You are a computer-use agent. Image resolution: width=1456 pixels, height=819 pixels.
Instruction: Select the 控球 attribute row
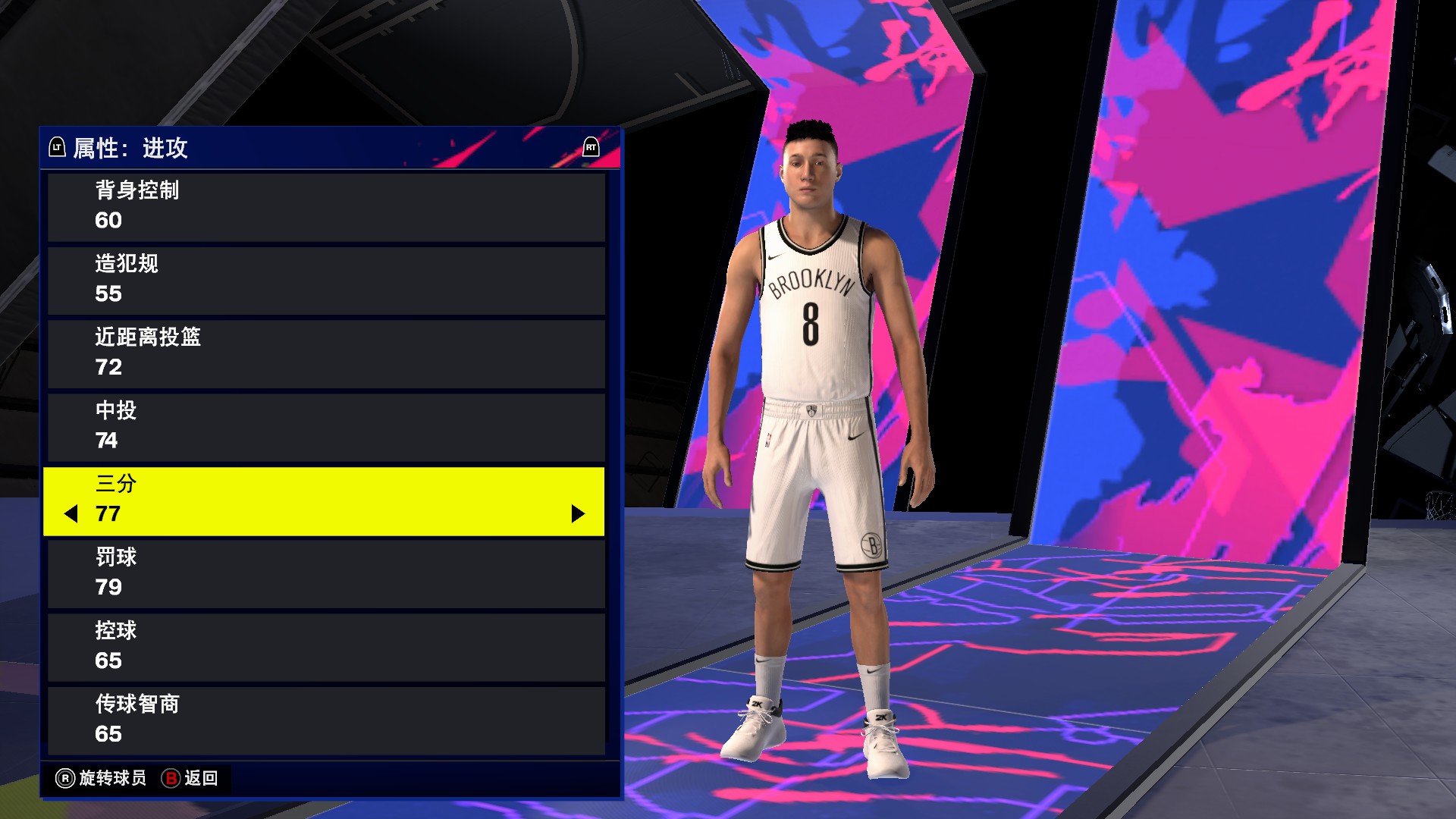(326, 646)
